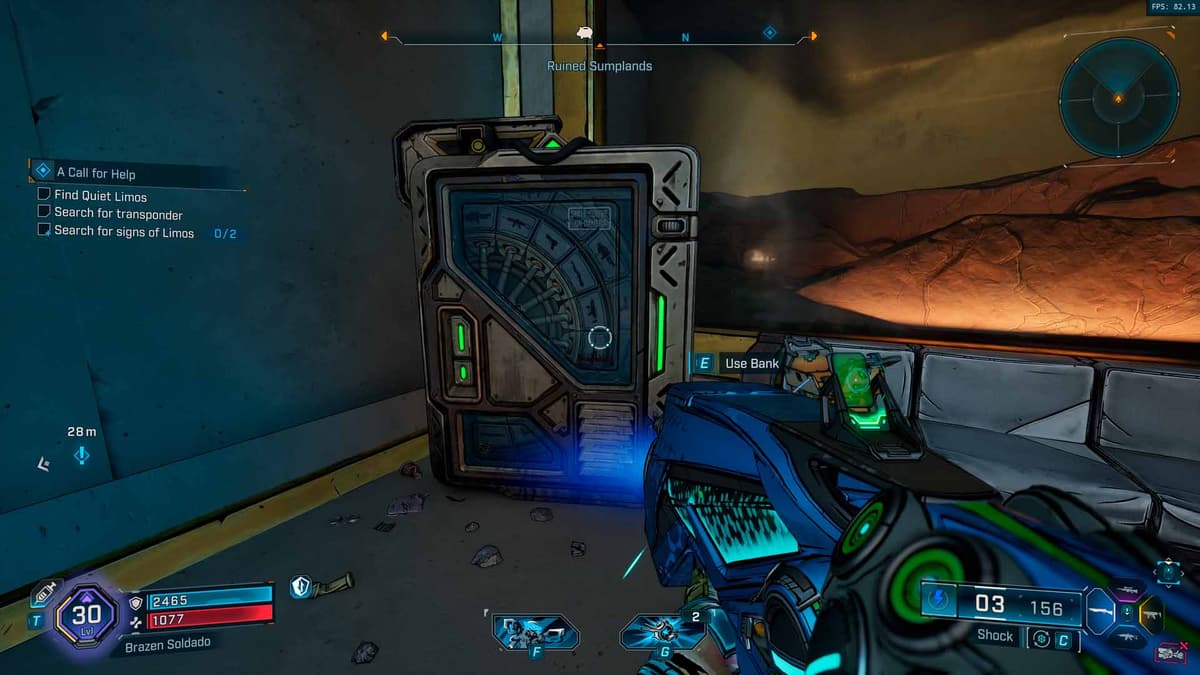Image resolution: width=1200 pixels, height=675 pixels.
Task: Click the Find Quiet Limos objective
Action: (x=100, y=196)
